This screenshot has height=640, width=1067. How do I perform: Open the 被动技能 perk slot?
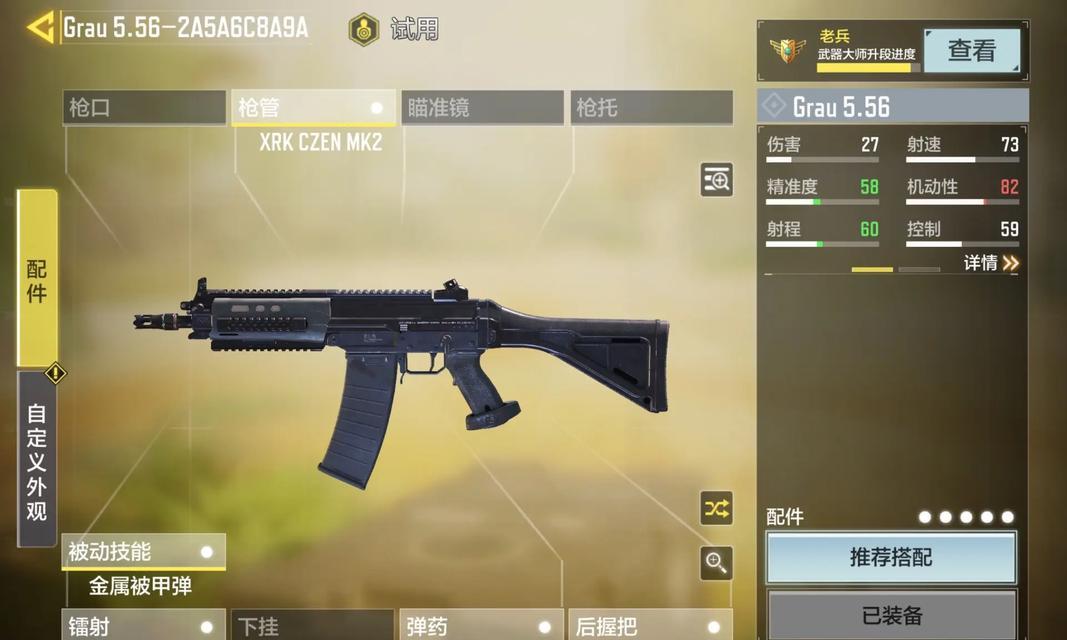point(144,551)
